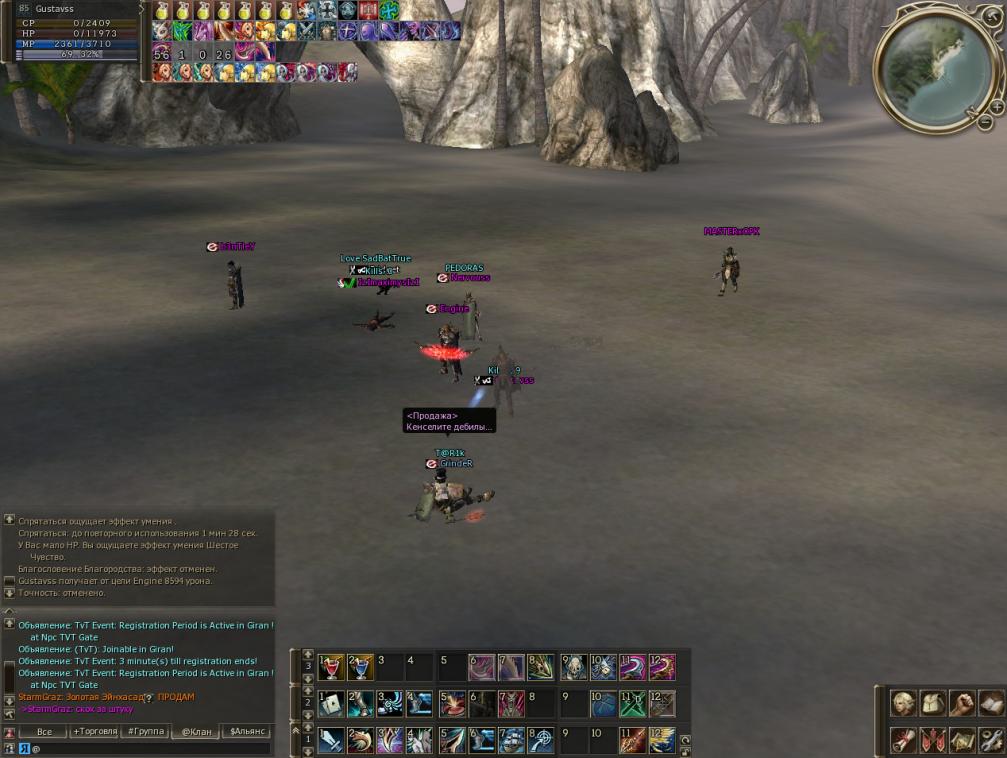Image resolution: width=1007 pixels, height=758 pixels.
Task: Open the +Торговля chat tab
Action: click(92, 732)
